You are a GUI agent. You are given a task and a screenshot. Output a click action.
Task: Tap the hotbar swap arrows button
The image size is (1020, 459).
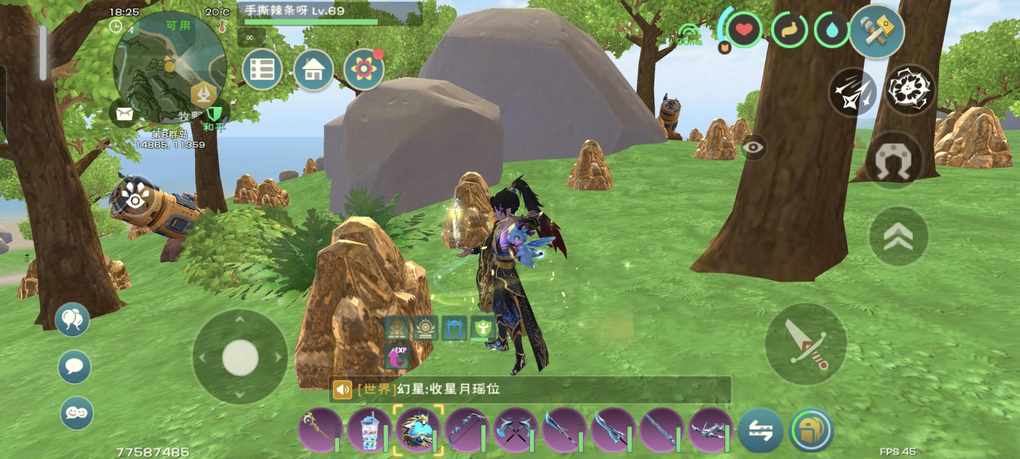pyautogui.click(x=760, y=431)
